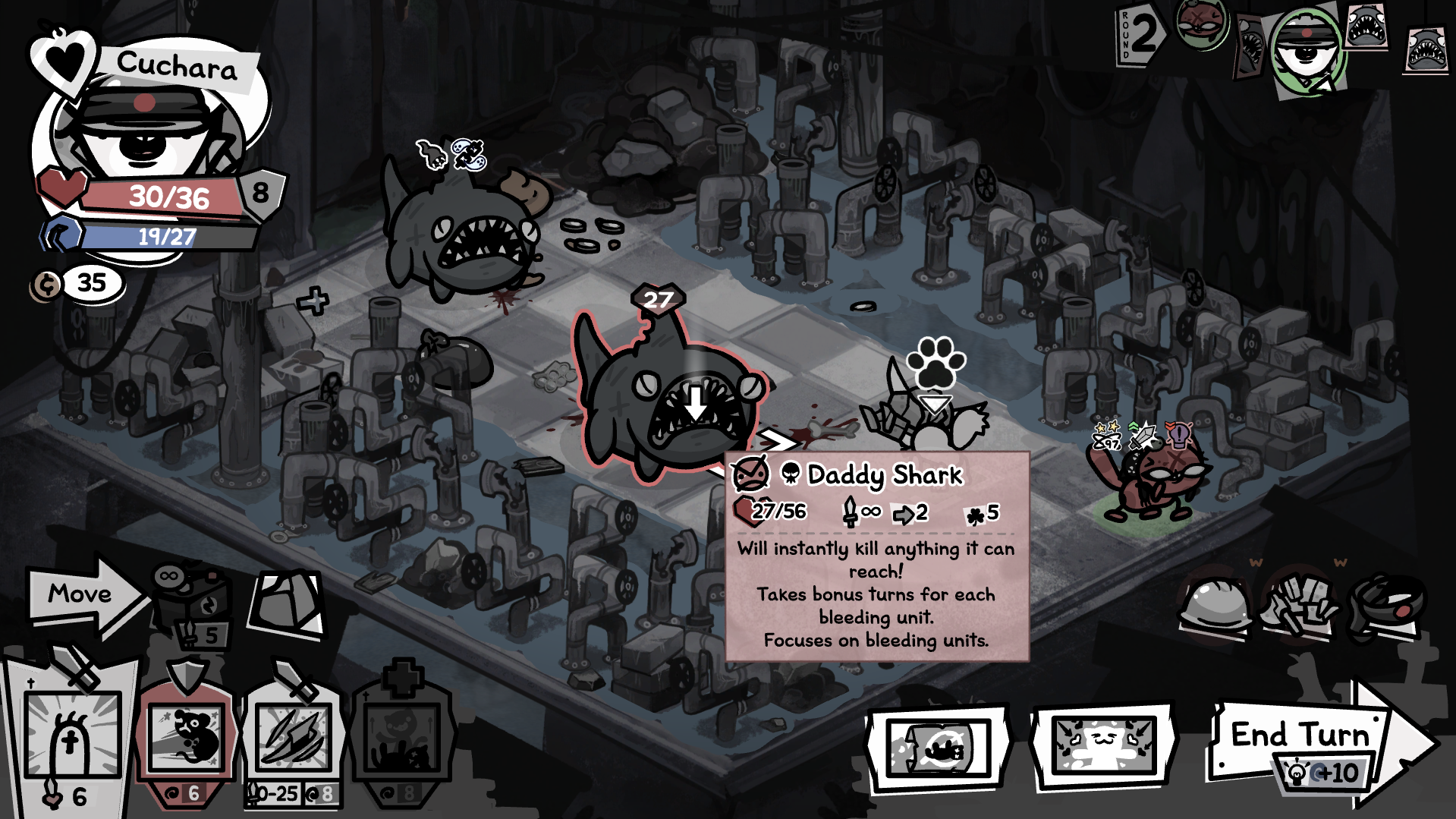This screenshot has height=819, width=1456.
Task: Select the tombstone attack ability card
Action: (72, 736)
